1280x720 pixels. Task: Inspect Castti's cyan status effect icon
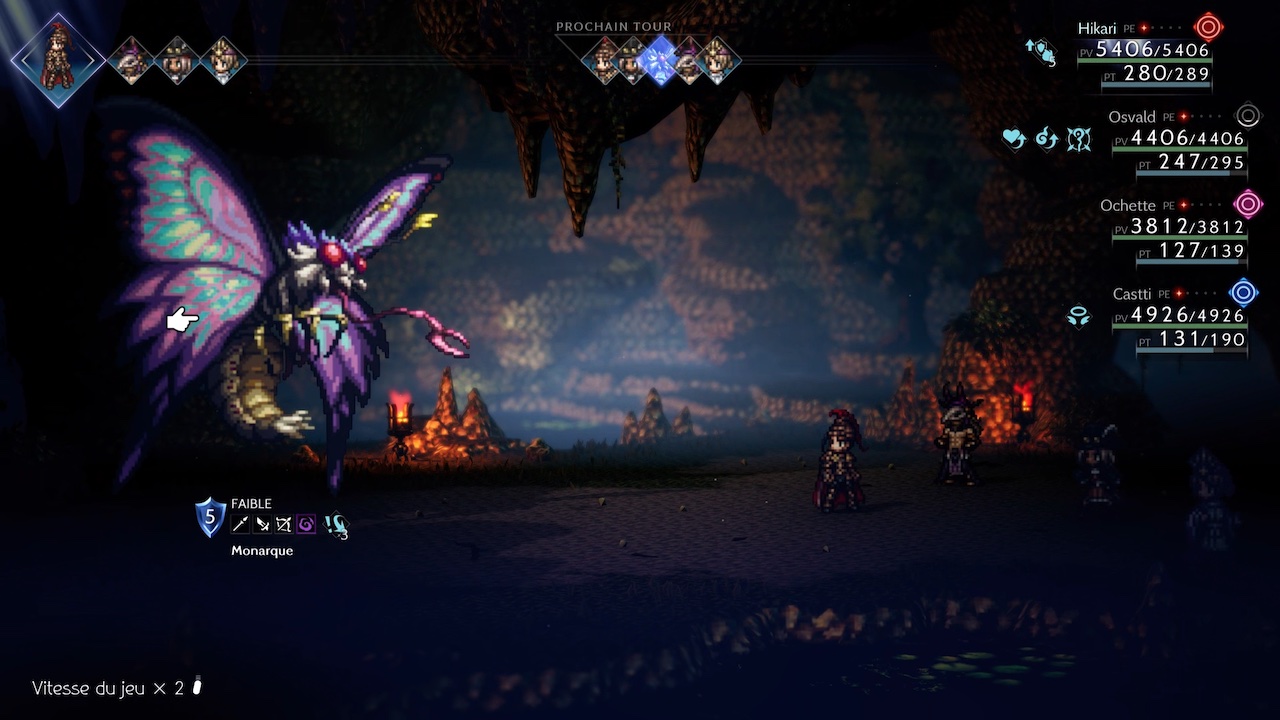pos(1078,316)
